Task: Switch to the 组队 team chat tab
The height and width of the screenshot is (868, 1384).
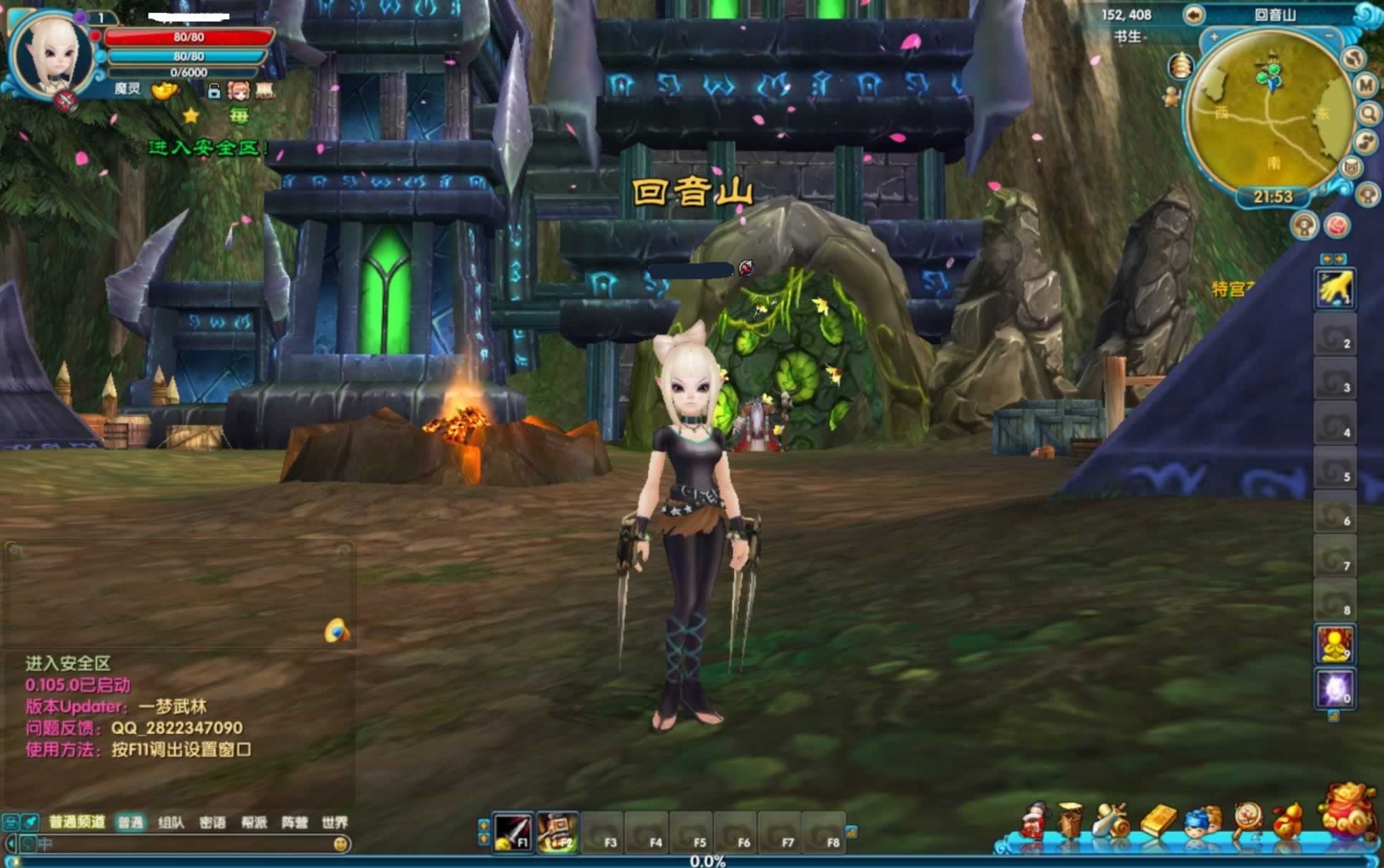Action: click(171, 822)
